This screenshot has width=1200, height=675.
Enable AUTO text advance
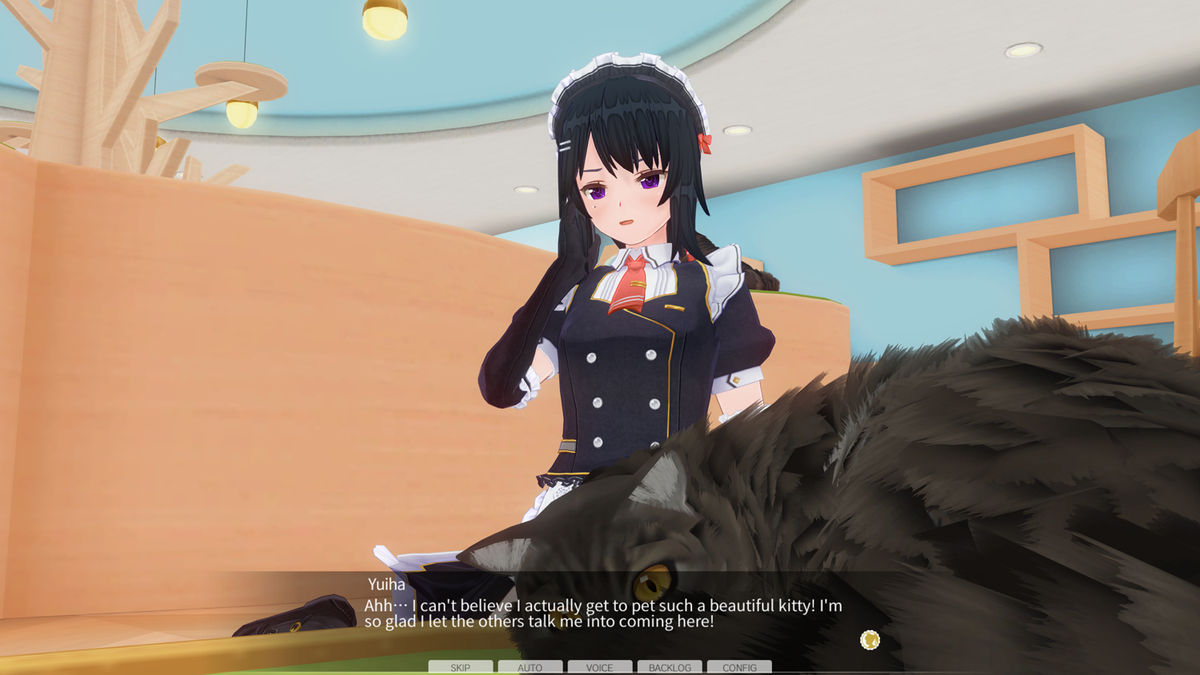click(x=530, y=667)
